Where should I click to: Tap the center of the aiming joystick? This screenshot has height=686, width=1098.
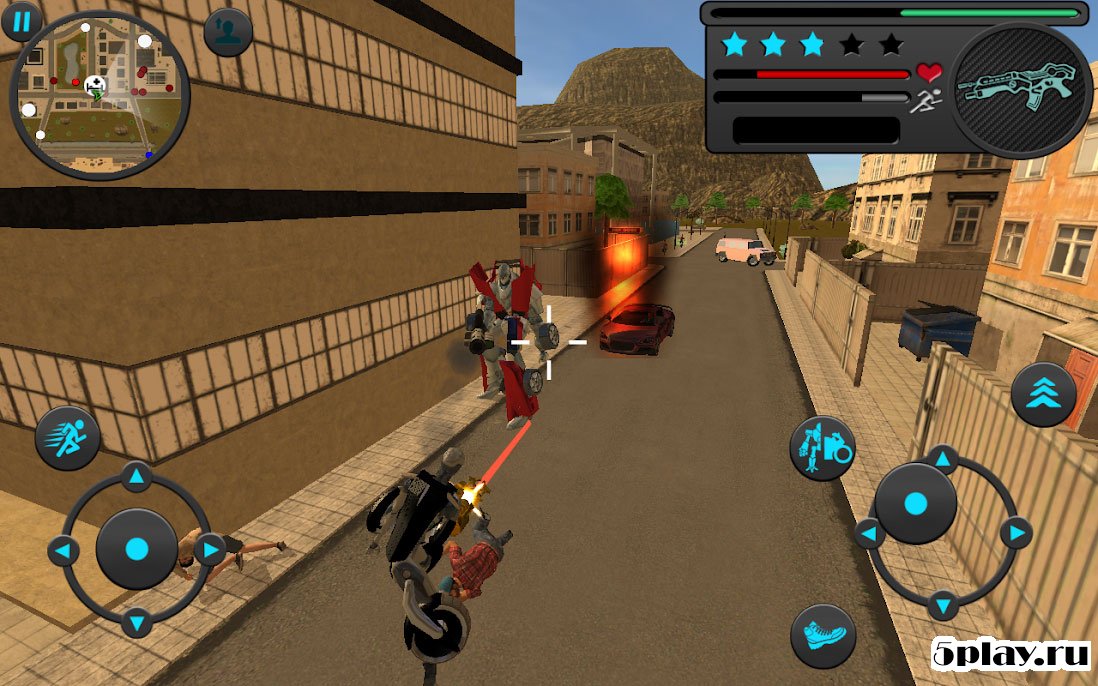(915, 504)
